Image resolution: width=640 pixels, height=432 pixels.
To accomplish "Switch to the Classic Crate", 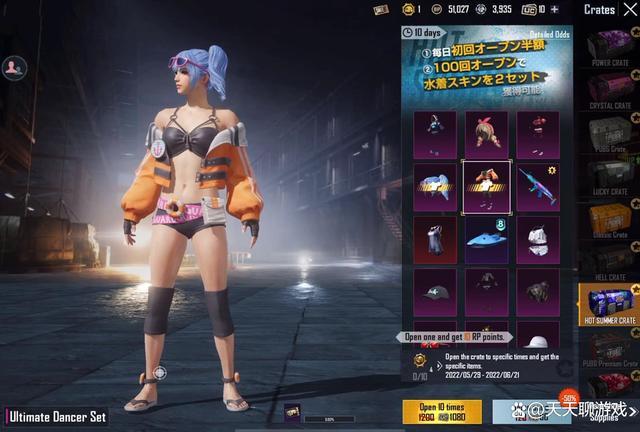I will pos(609,220).
